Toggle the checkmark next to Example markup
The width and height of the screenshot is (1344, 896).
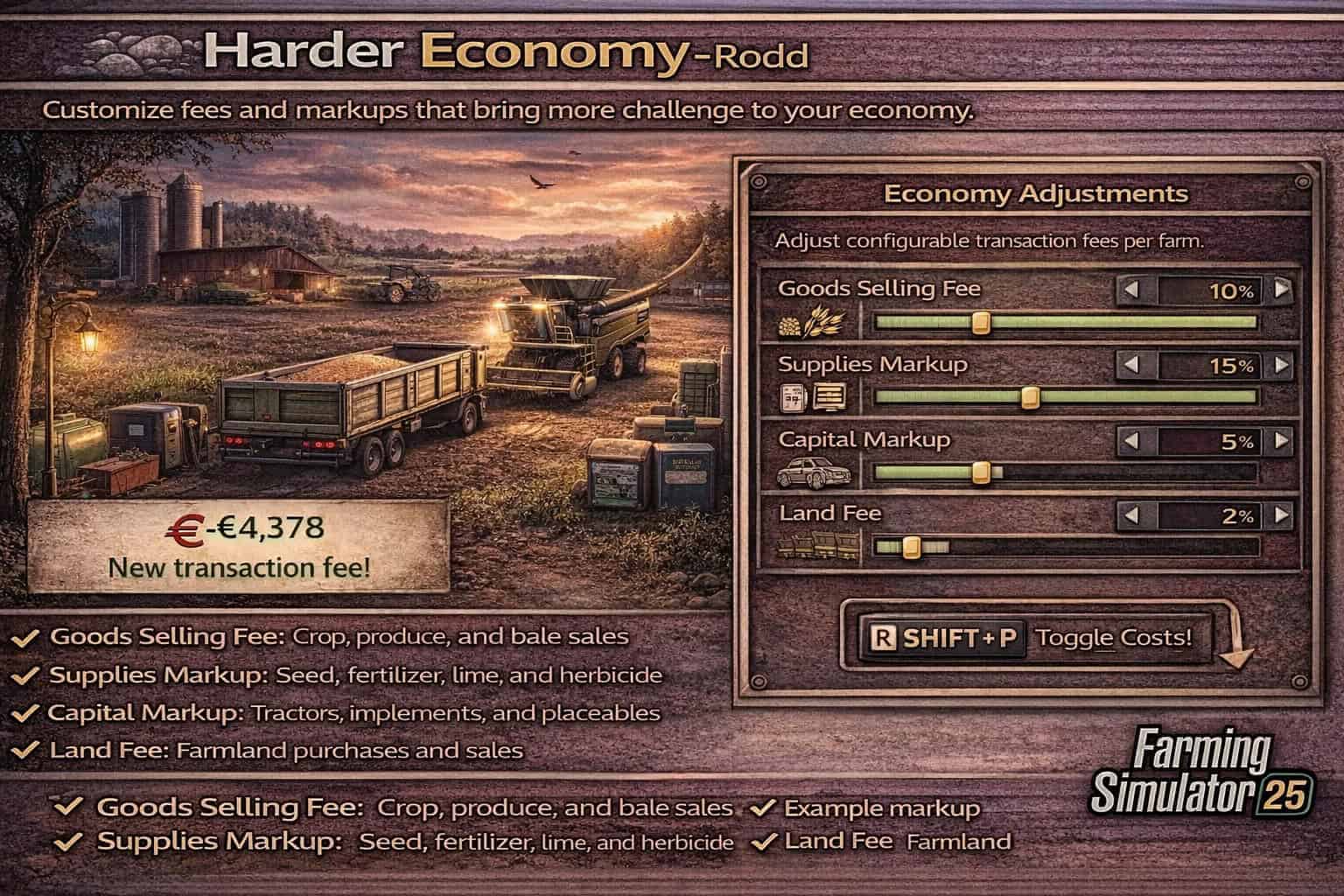pos(765,808)
